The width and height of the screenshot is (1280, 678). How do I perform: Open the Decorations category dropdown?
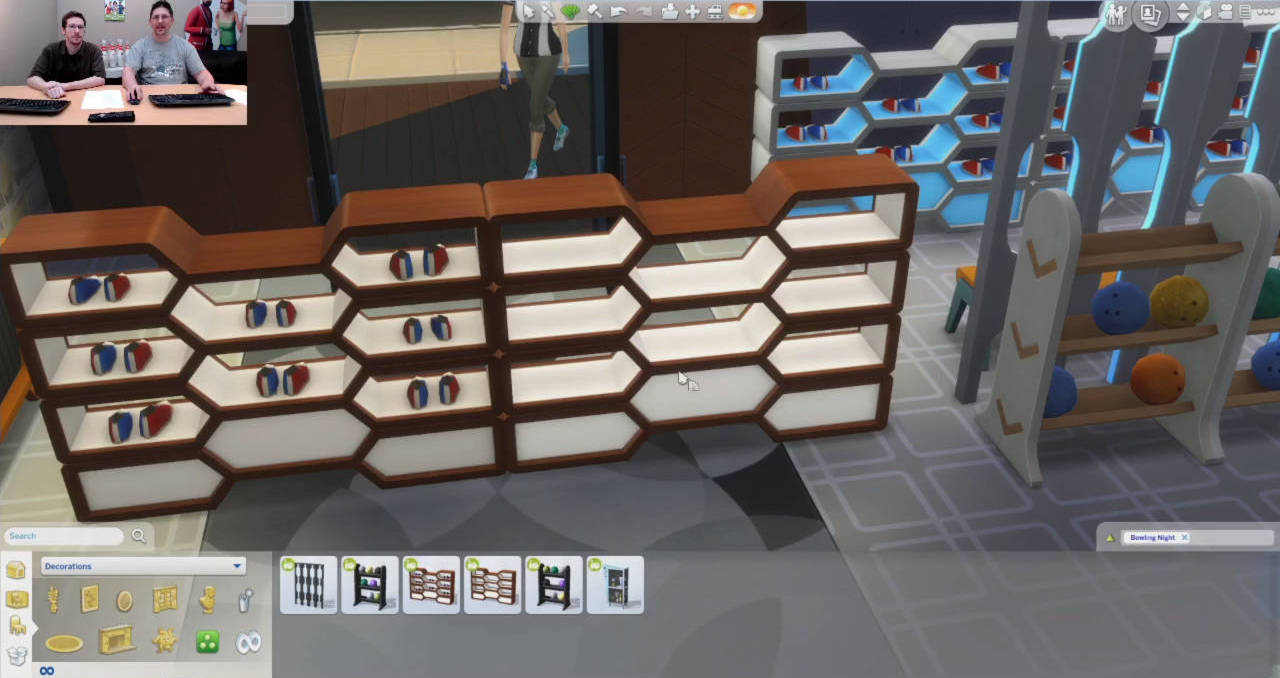tap(143, 566)
